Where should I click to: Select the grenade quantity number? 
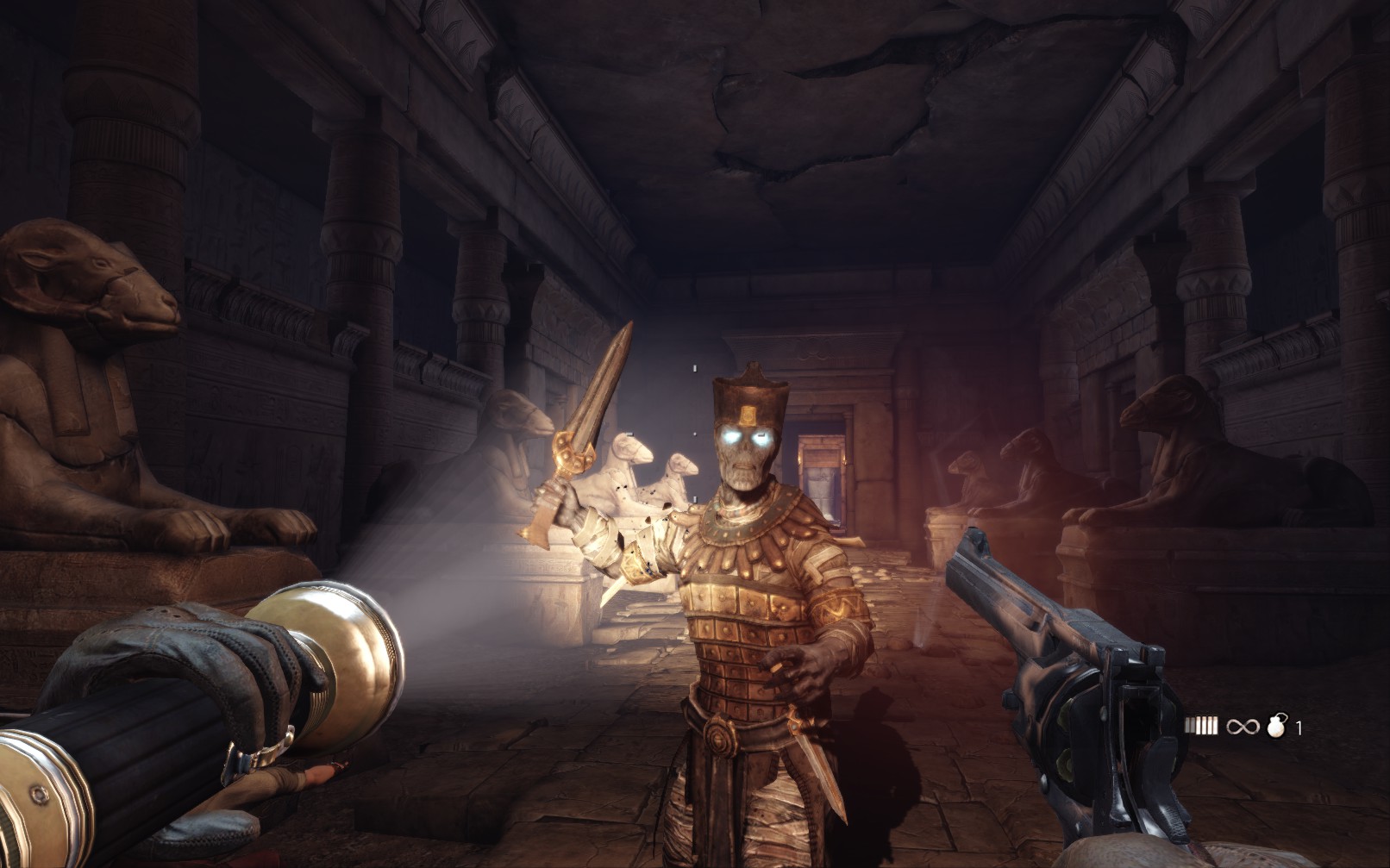tap(1299, 727)
